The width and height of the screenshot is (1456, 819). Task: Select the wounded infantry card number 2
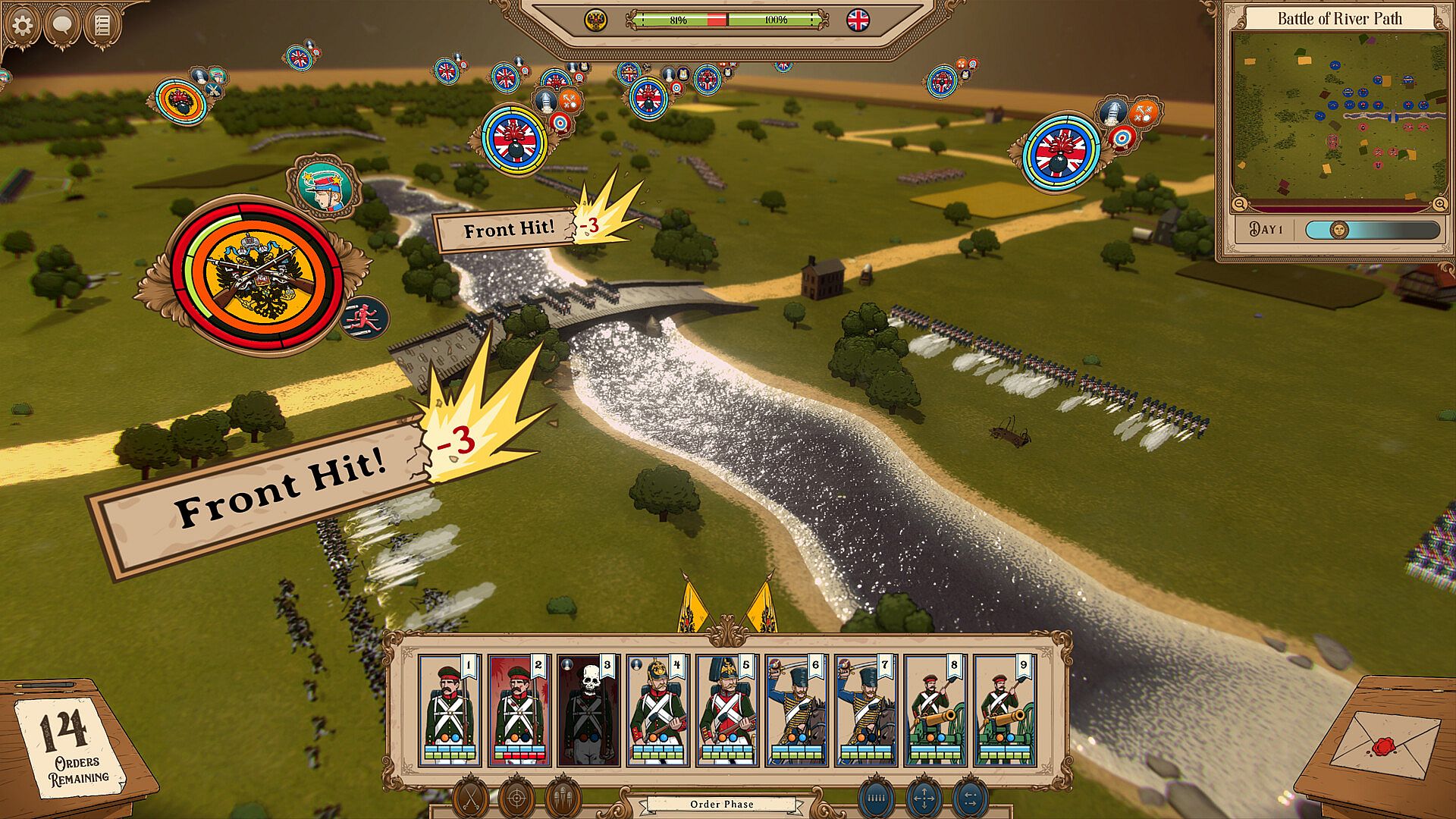pos(519,711)
